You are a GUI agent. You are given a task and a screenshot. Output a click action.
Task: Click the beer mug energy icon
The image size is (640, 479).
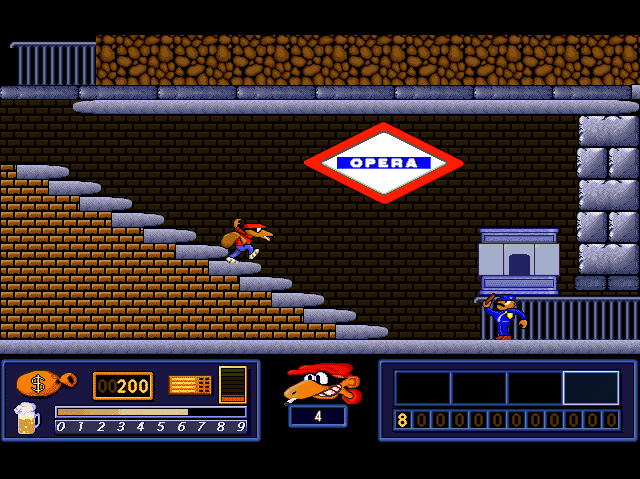(27, 418)
